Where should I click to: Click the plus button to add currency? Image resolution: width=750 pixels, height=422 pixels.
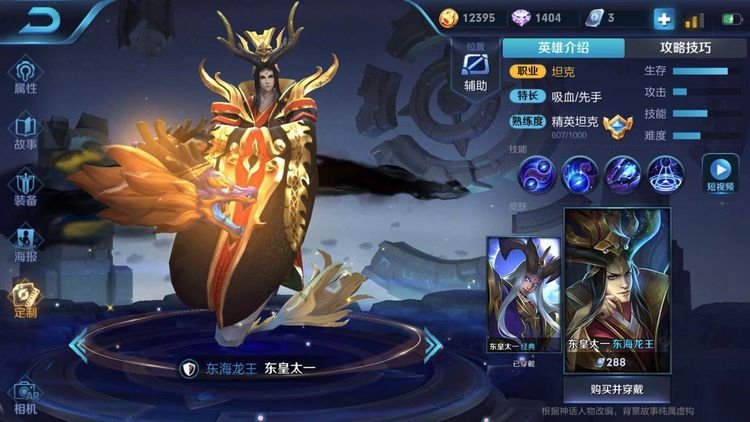[663, 19]
